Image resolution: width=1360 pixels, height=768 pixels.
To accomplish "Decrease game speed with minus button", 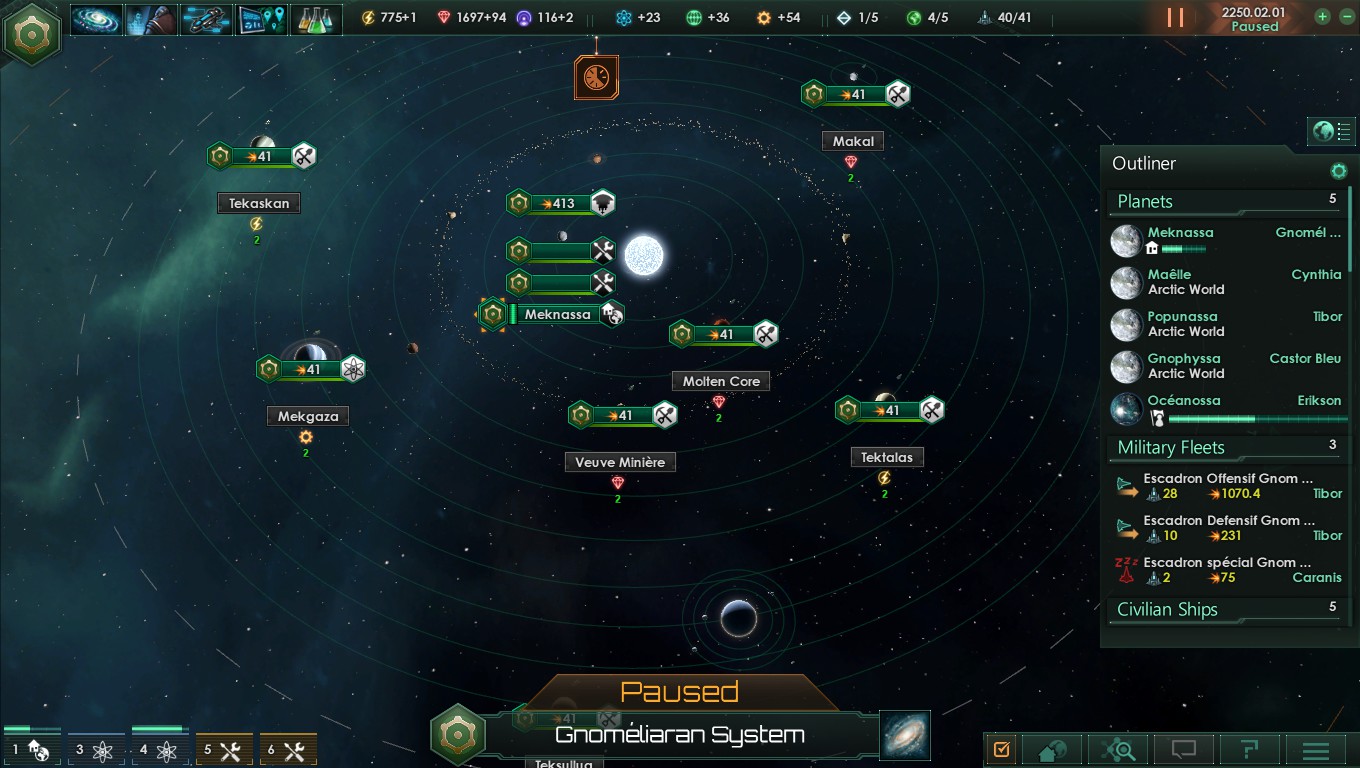I will coord(1346,17).
